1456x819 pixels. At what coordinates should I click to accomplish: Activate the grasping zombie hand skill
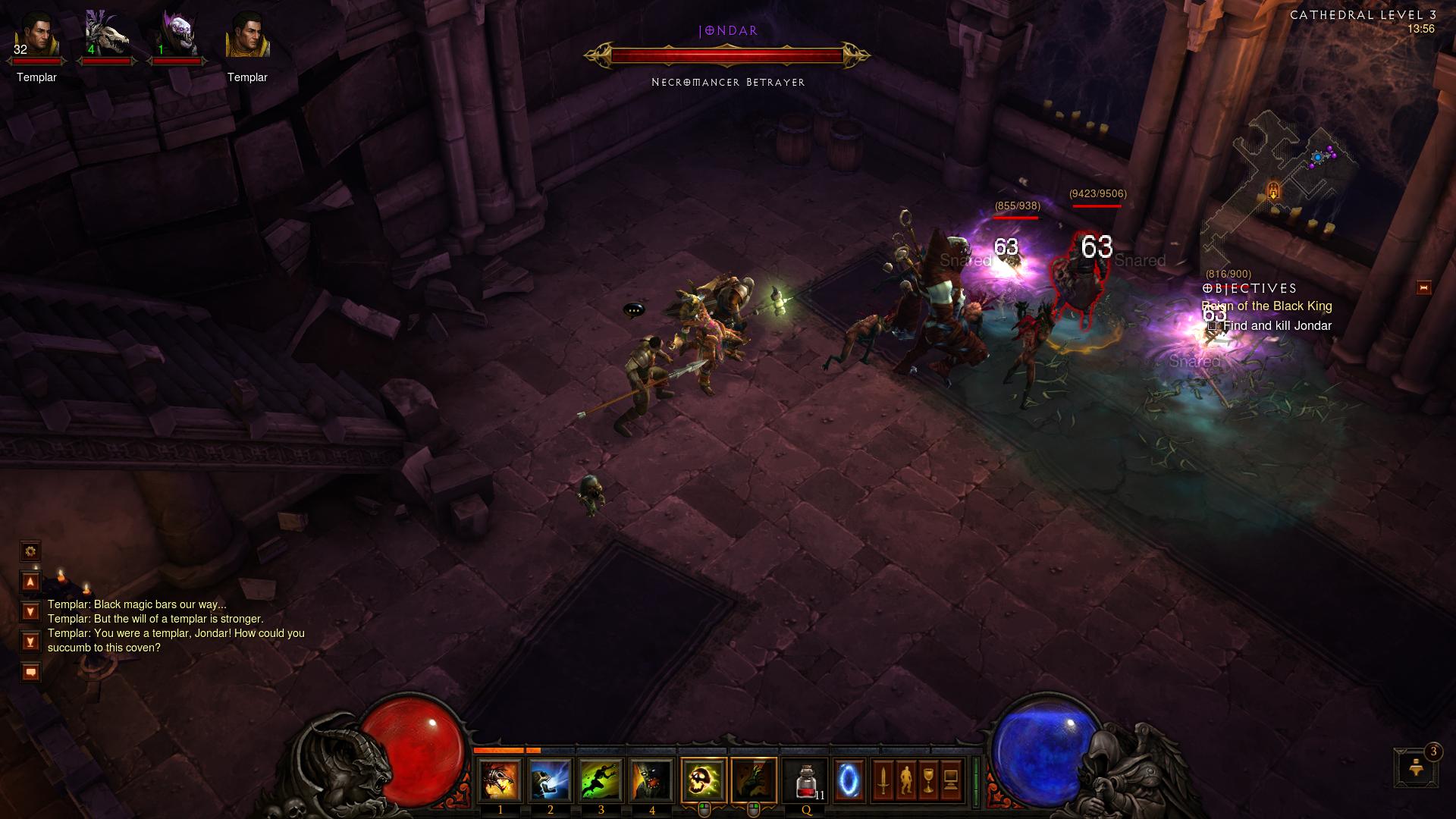[754, 780]
